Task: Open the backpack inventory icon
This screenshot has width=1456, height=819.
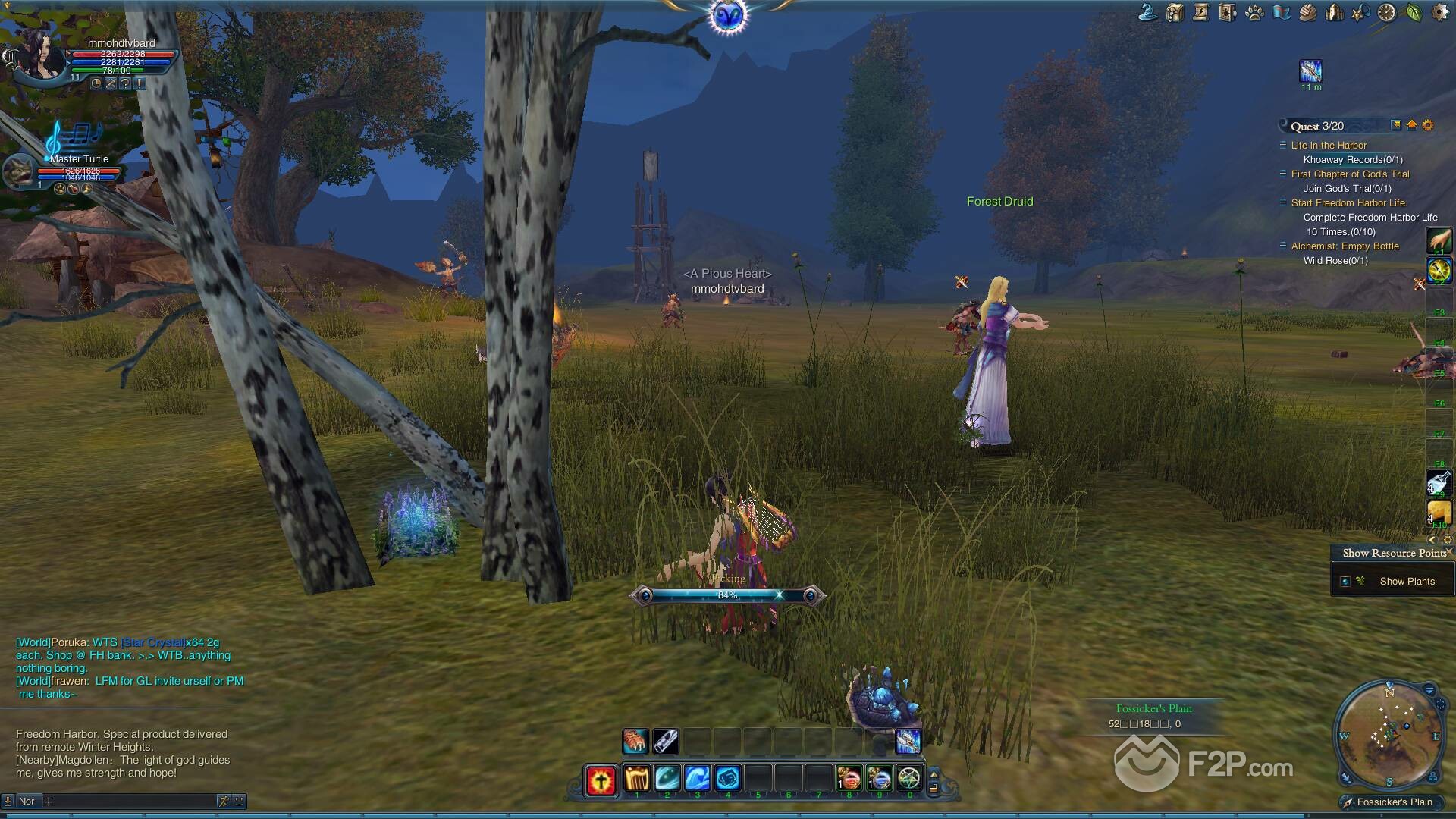Action: point(1175,13)
